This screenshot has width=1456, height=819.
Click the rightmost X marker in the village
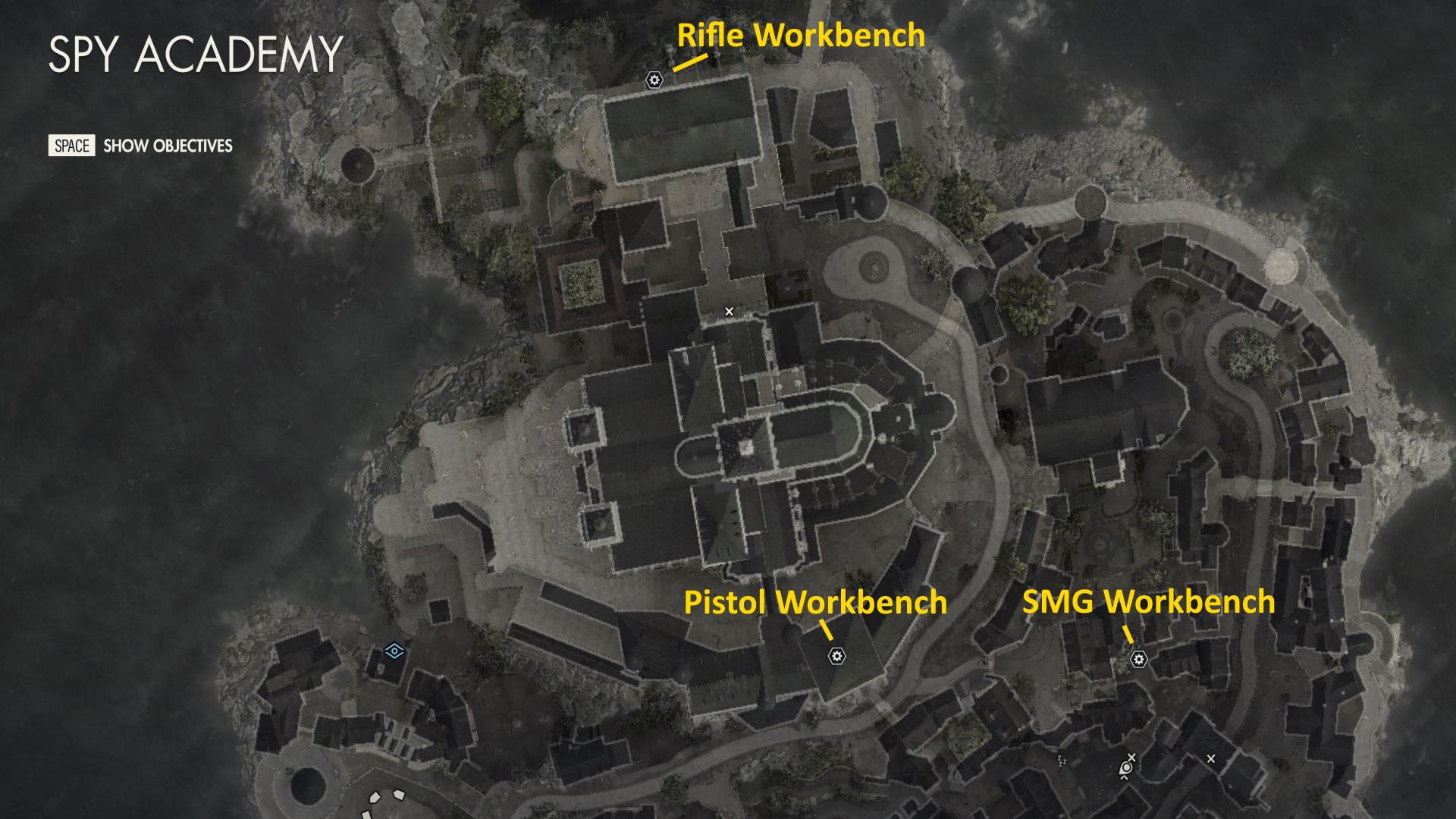click(1211, 758)
